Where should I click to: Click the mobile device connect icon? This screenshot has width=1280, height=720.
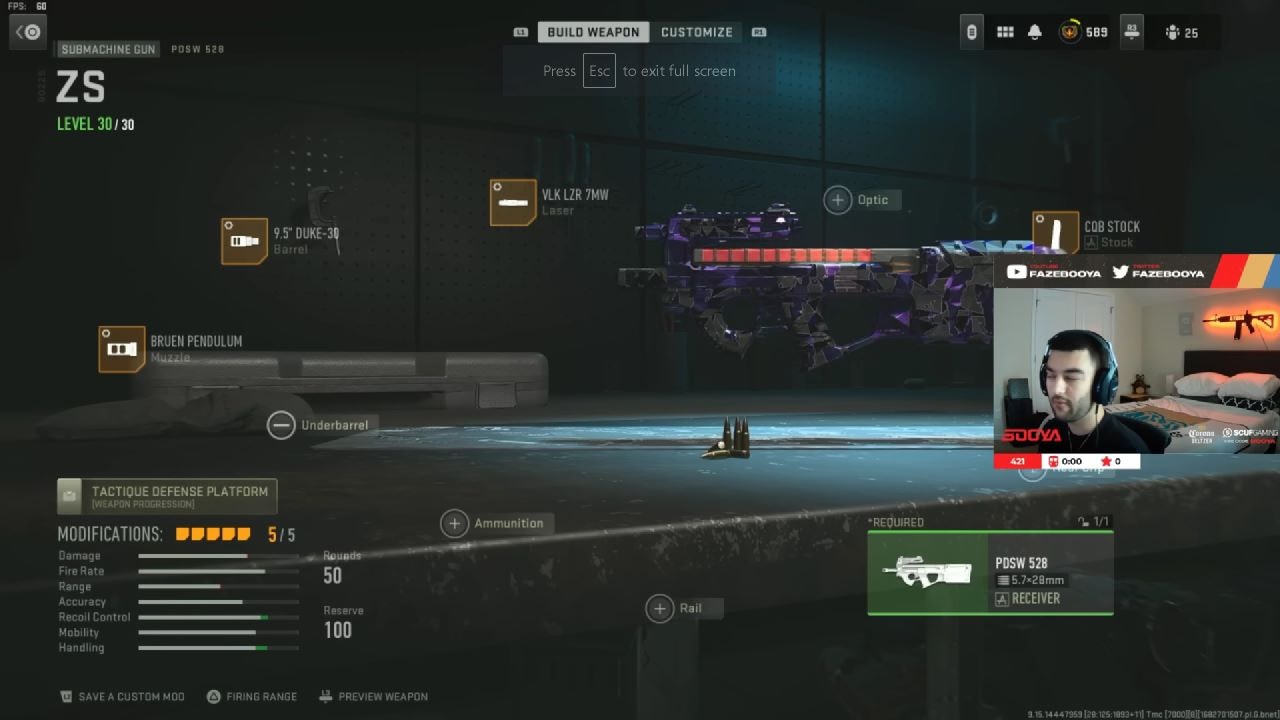(970, 31)
